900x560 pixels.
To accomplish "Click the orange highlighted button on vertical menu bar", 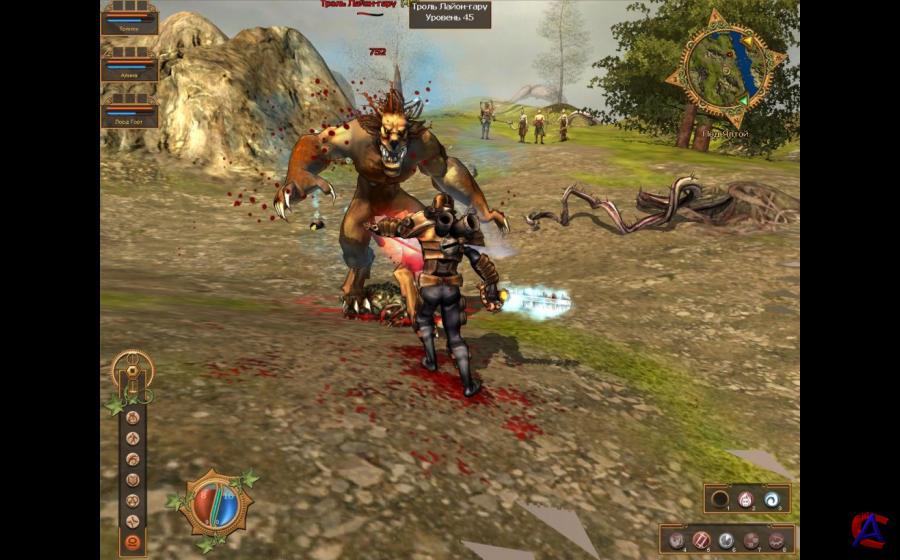I will tap(132, 543).
